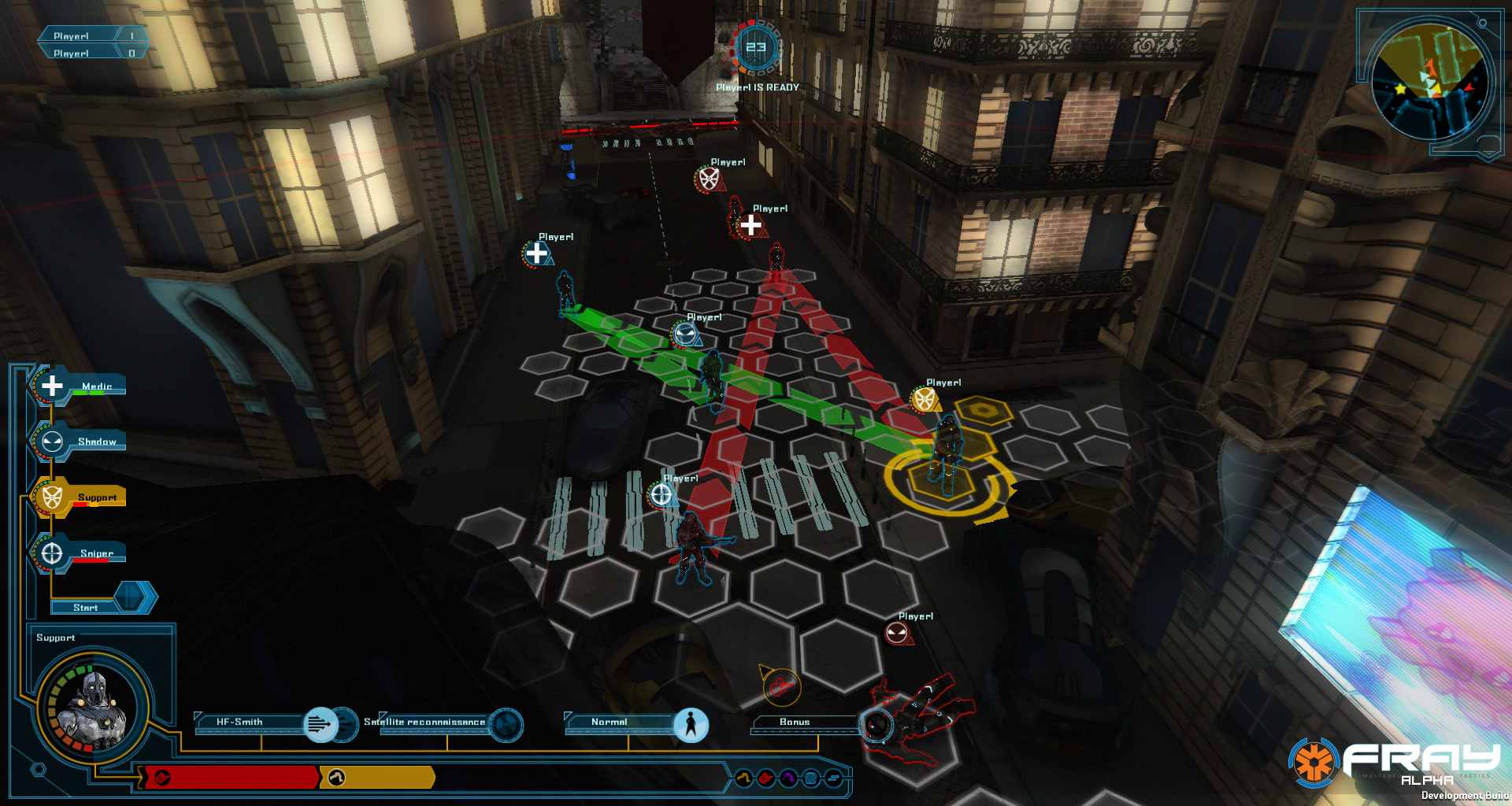
Task: Click the blue hexagon action icon
Action: coord(811,778)
